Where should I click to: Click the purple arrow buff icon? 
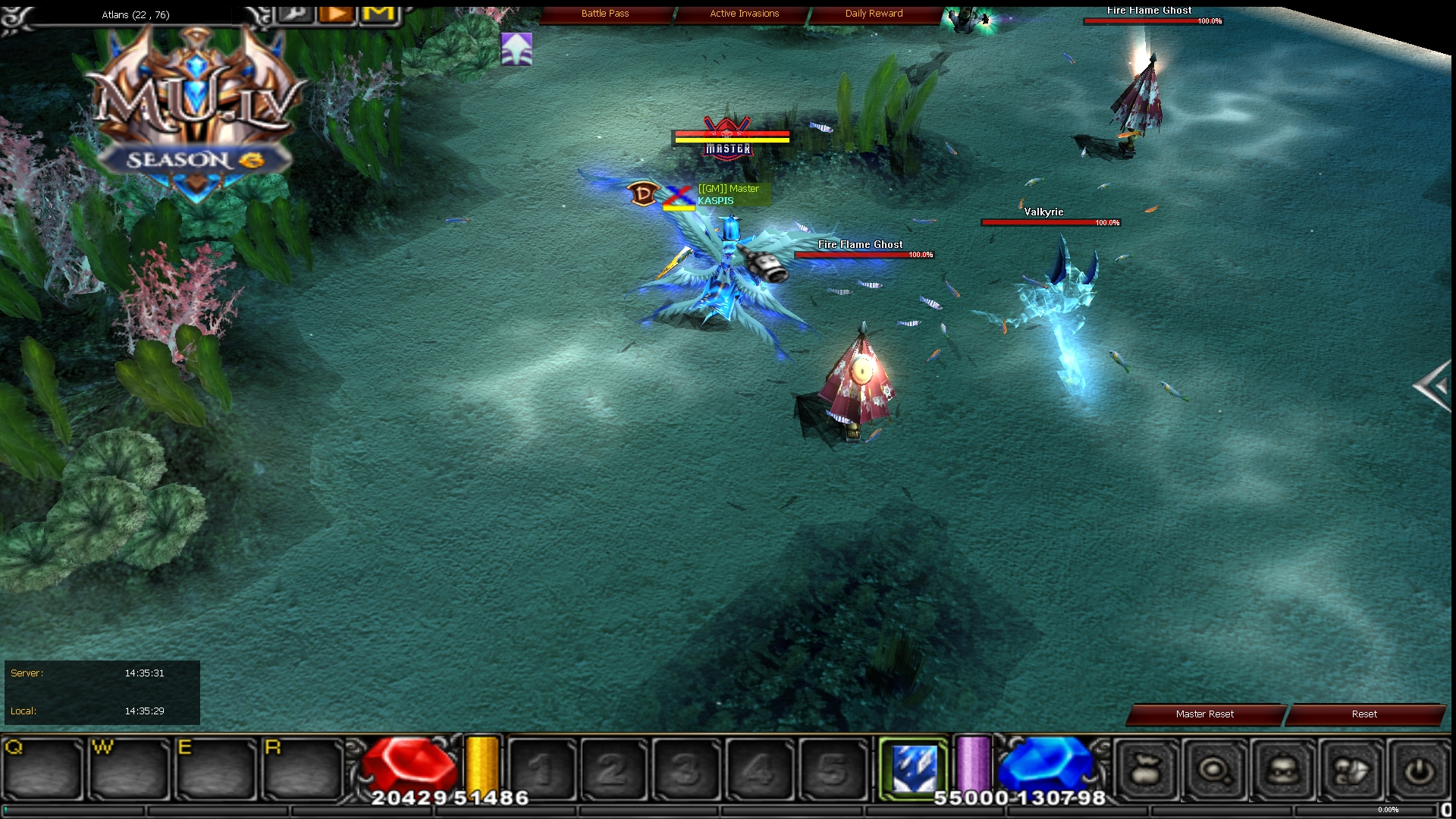[x=516, y=49]
